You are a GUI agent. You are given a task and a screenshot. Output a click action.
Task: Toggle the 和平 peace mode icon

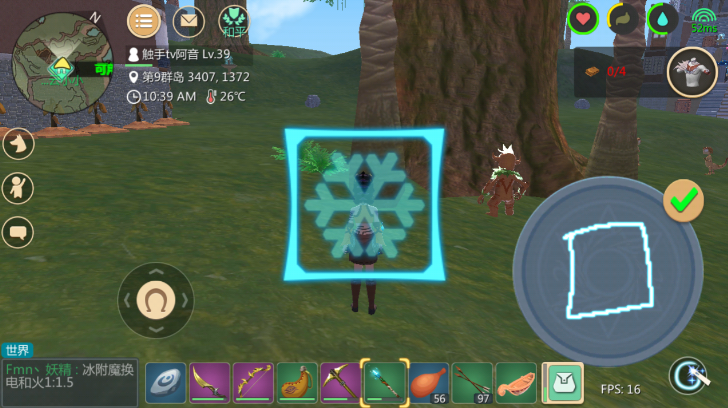click(233, 20)
